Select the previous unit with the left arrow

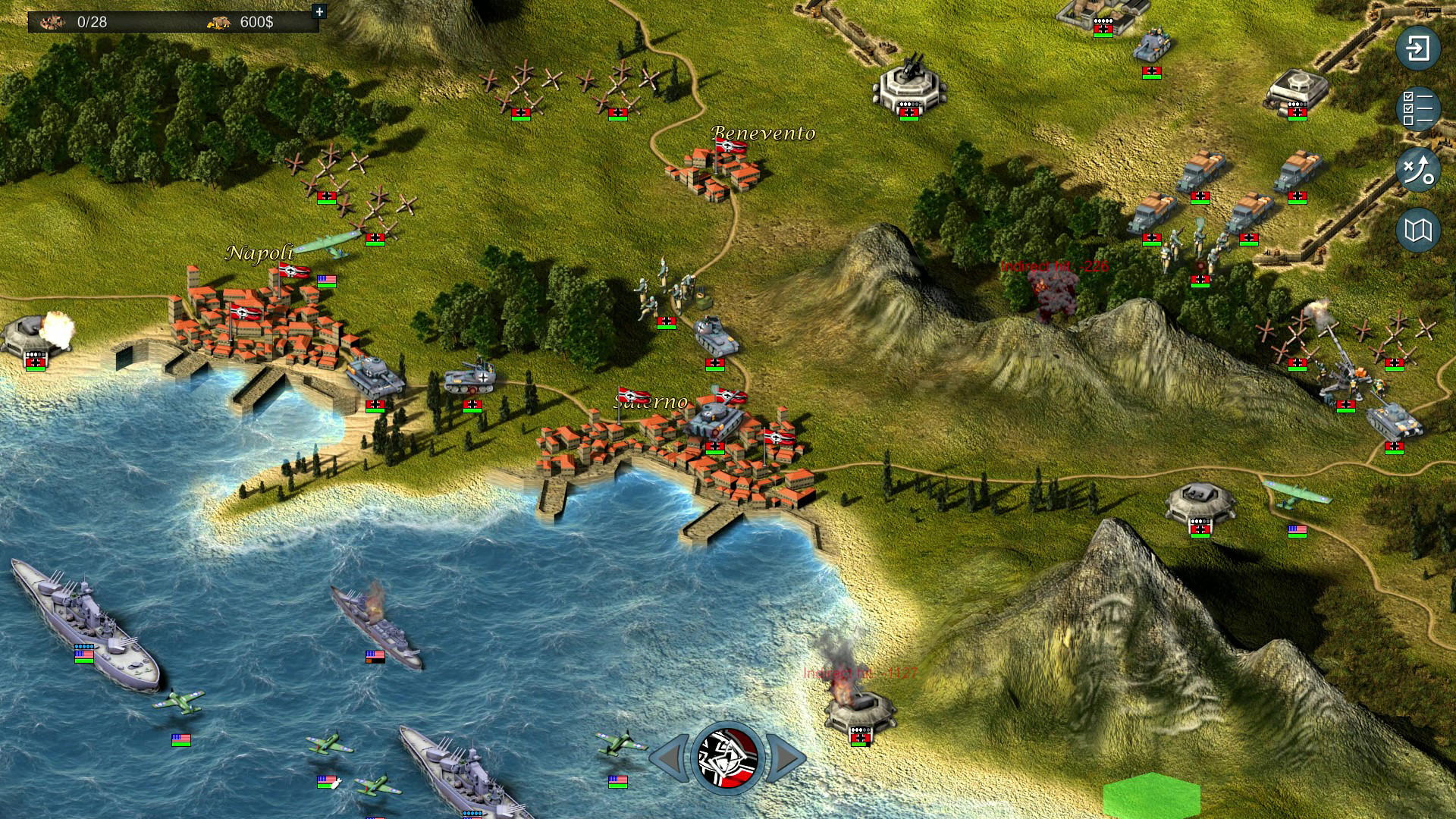[x=670, y=758]
